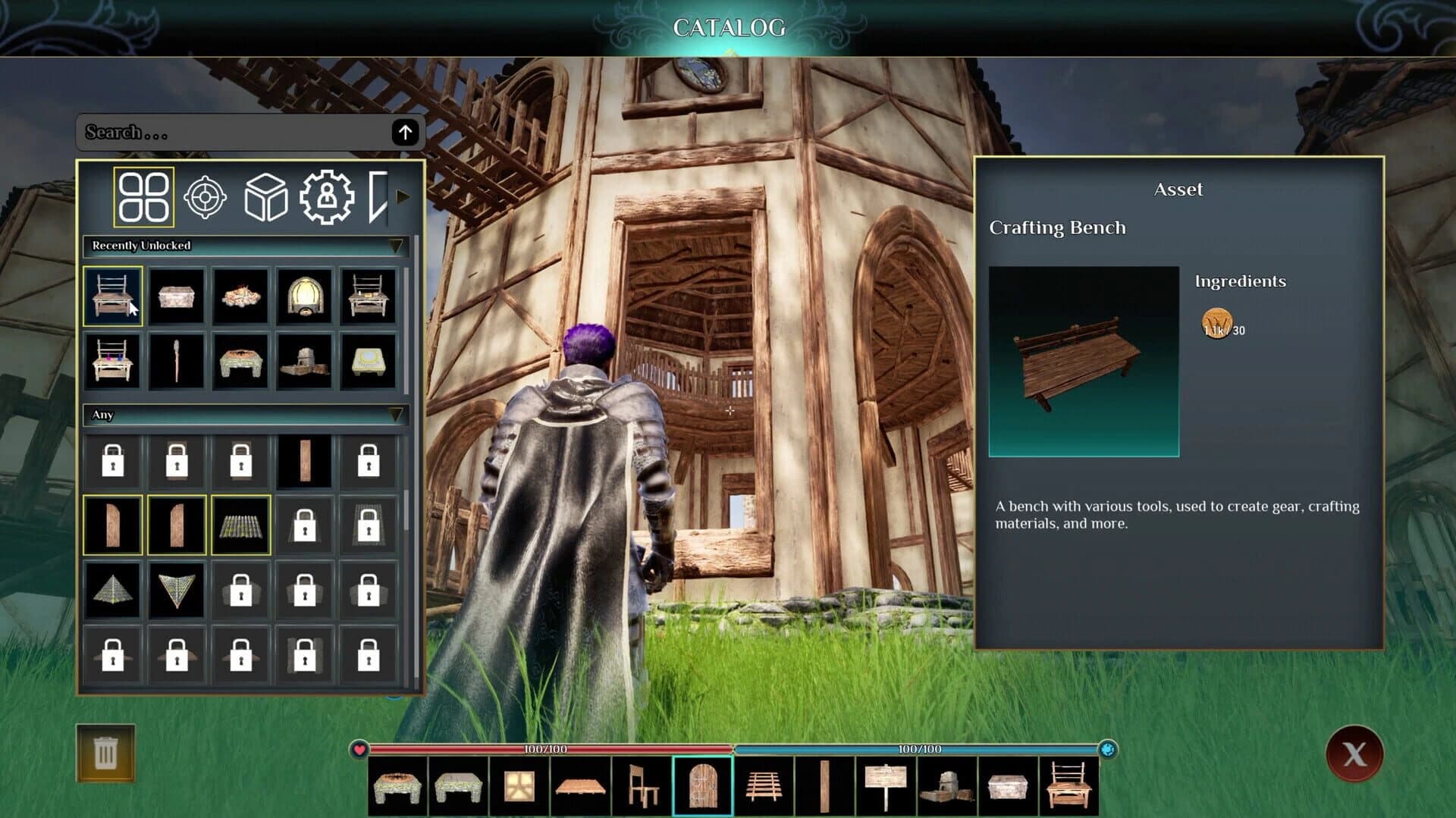Select the highlighted plank panel item
The height and width of the screenshot is (818, 1456).
point(113,524)
